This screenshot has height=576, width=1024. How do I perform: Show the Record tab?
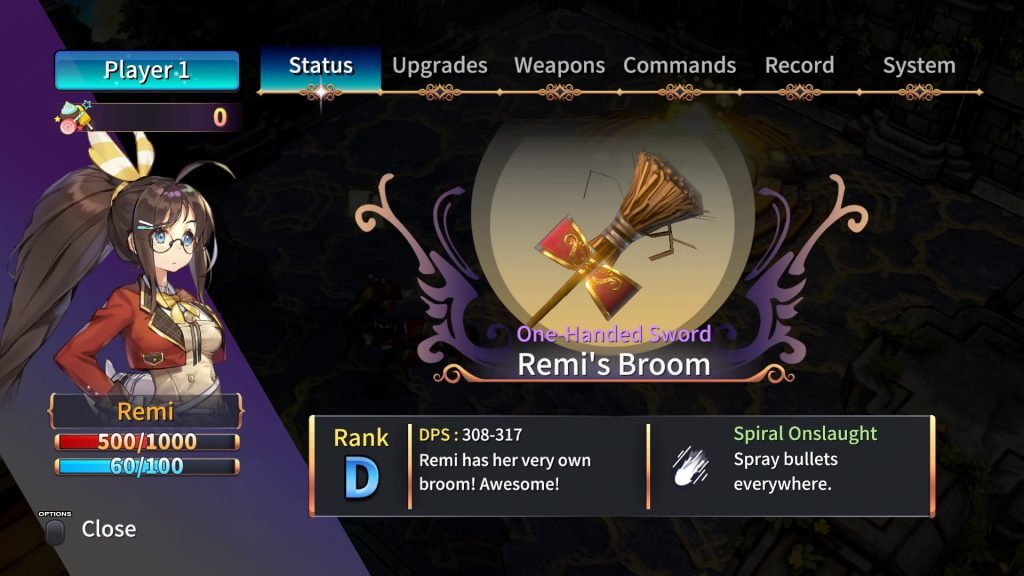799,66
